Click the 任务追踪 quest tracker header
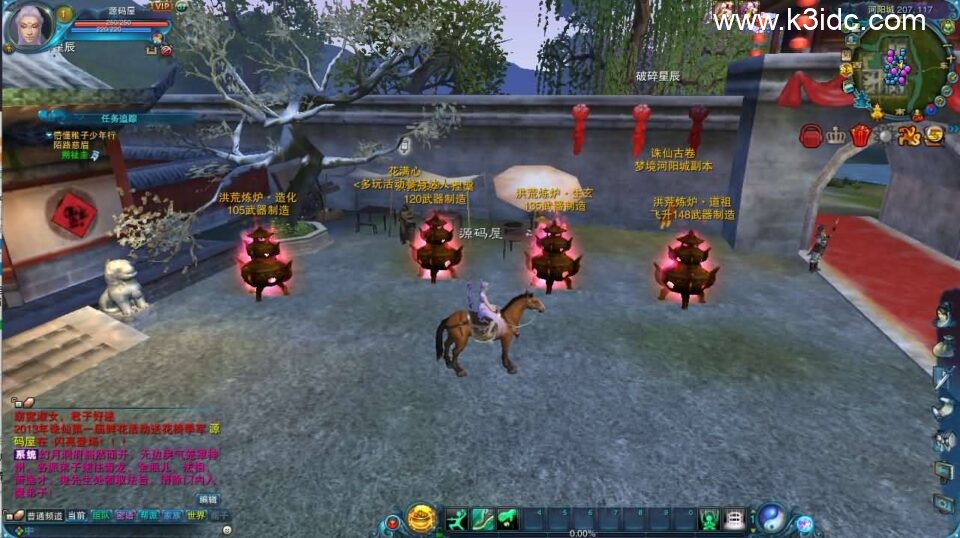960x538 pixels. (x=117, y=118)
